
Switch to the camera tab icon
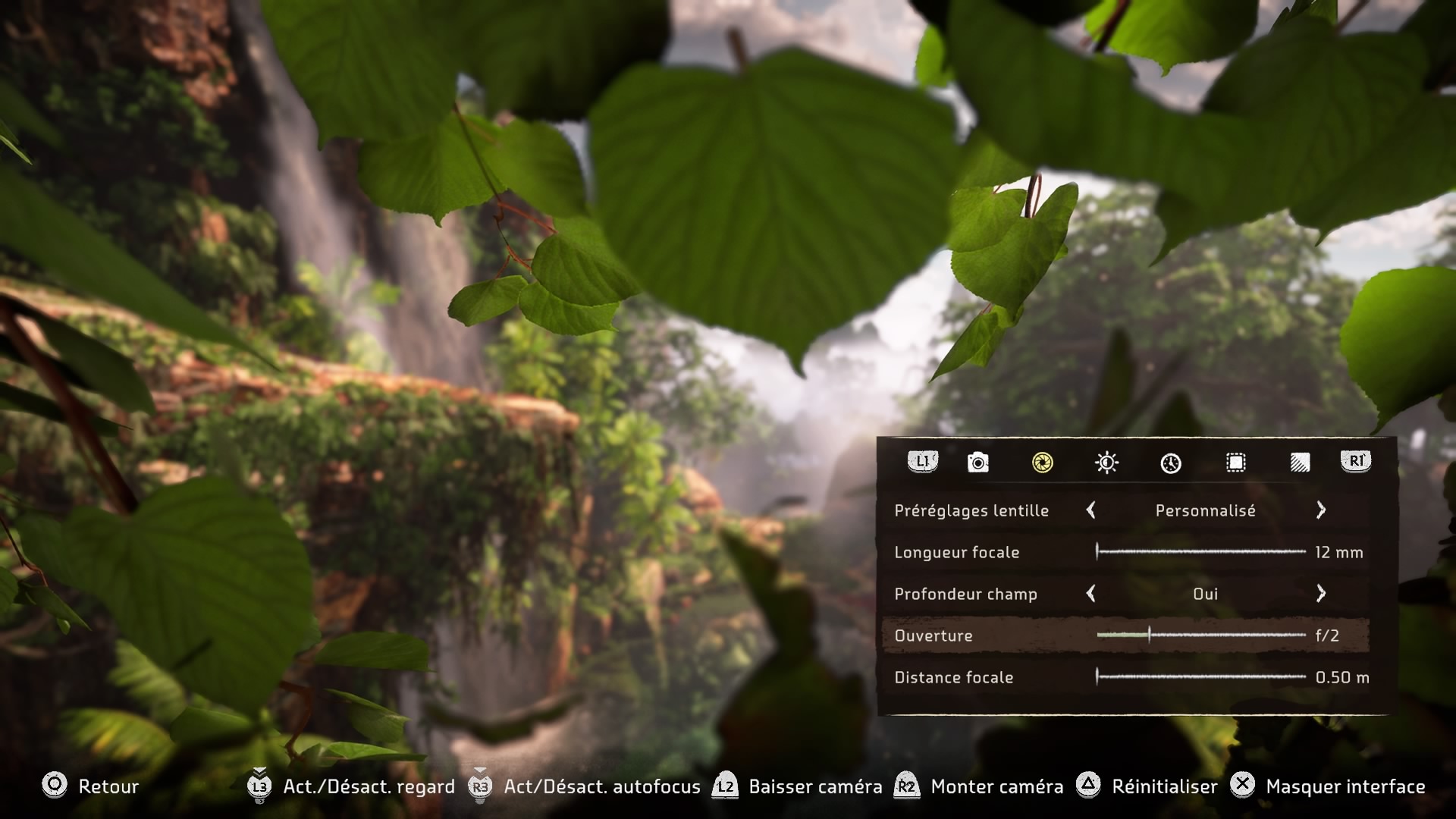(x=978, y=462)
